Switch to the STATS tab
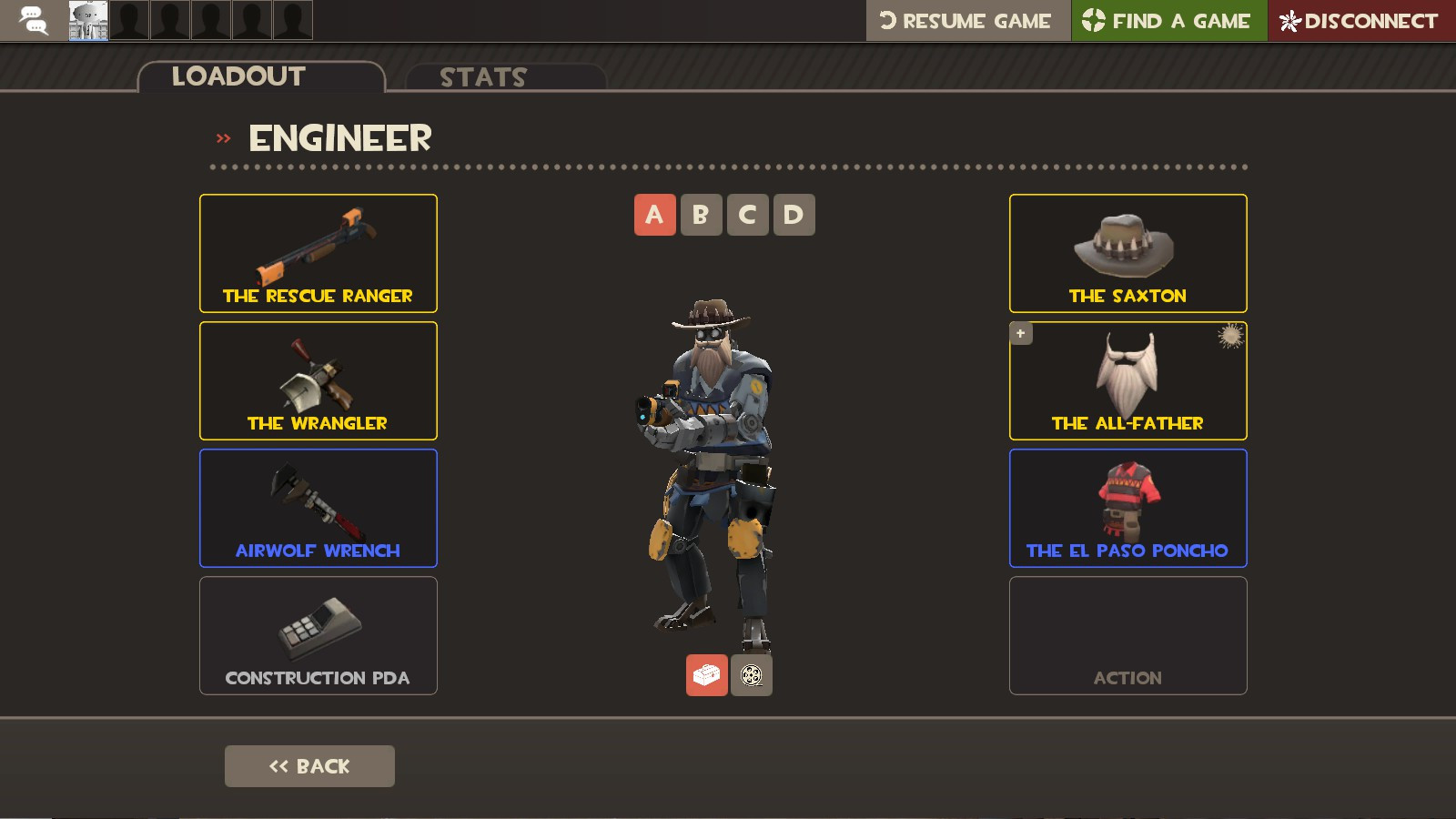Screen dimensions: 1456x819 click(x=481, y=77)
